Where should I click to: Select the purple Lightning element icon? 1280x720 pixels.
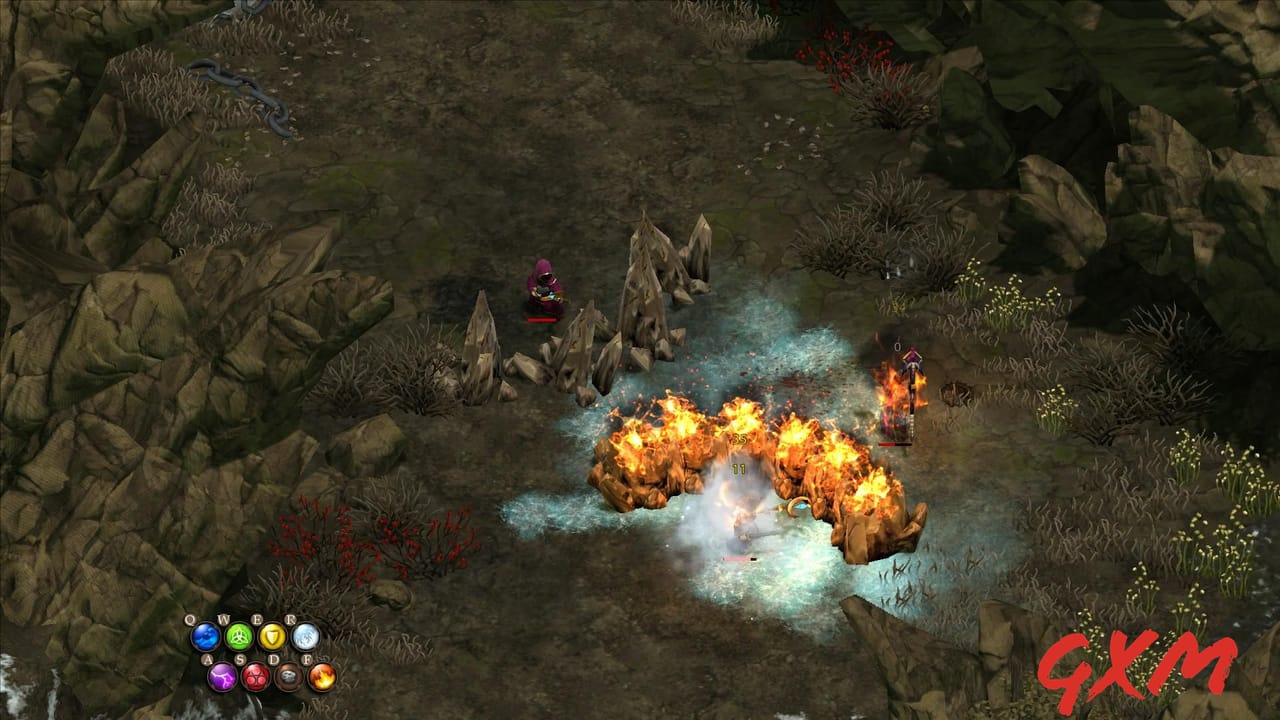pyautogui.click(x=222, y=678)
